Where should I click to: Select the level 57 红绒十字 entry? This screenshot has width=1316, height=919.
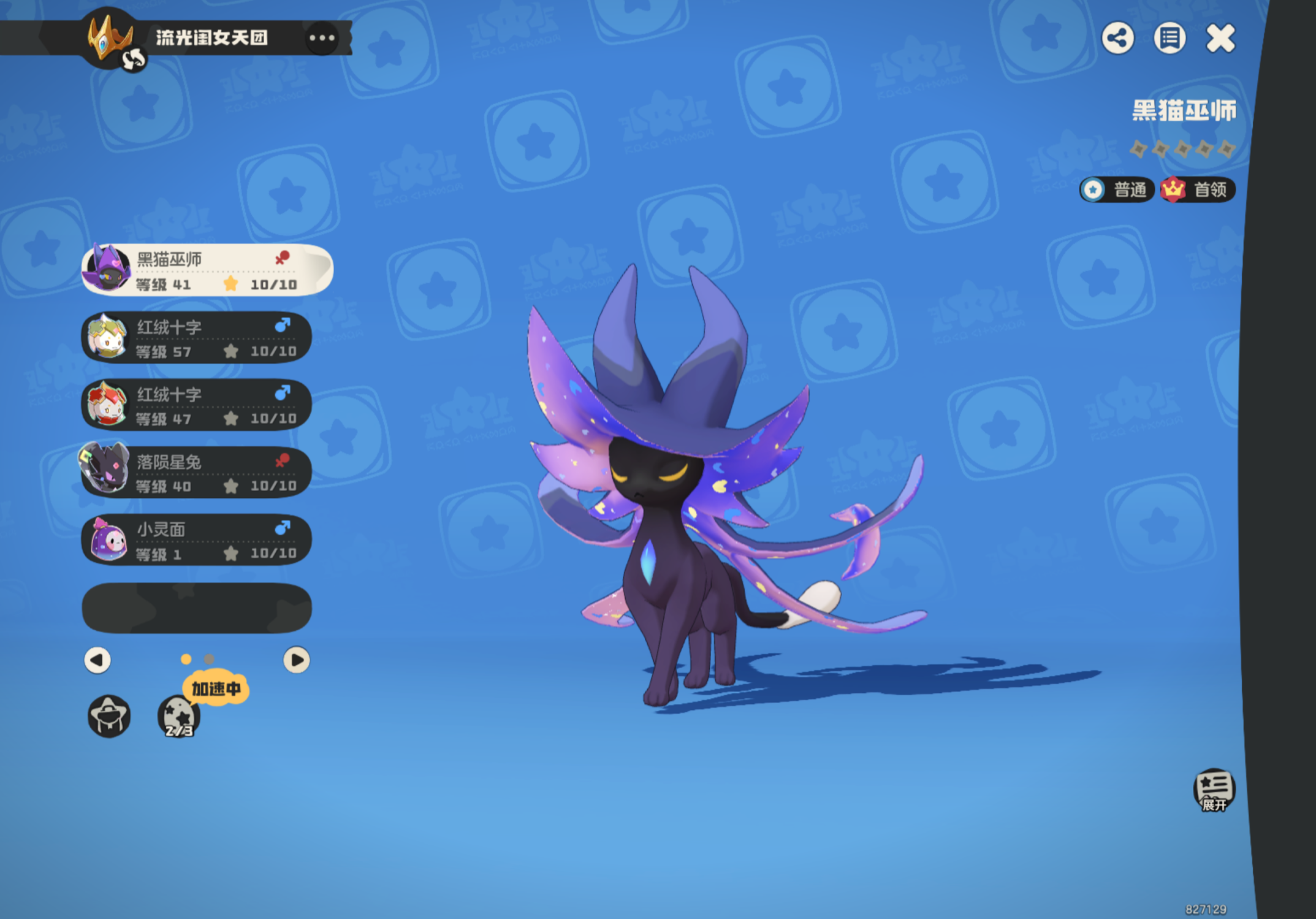pos(196,338)
